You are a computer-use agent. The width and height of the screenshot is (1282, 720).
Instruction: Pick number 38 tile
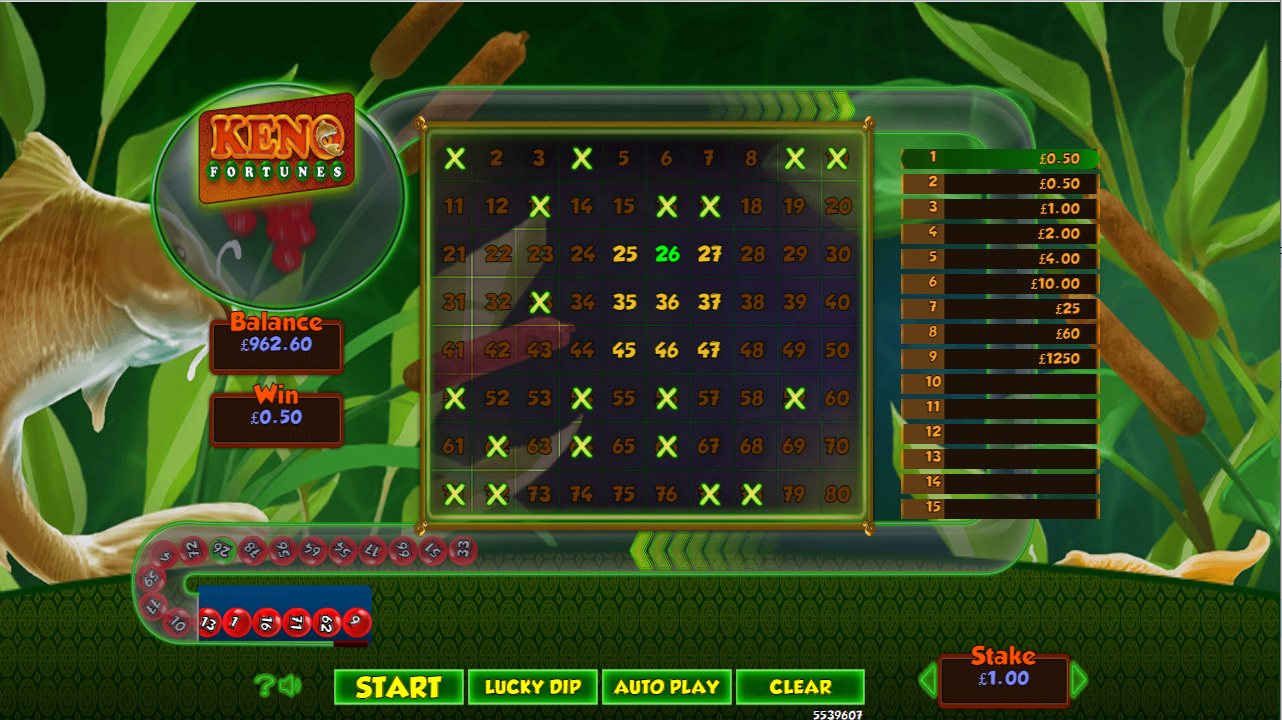pyautogui.click(x=752, y=302)
